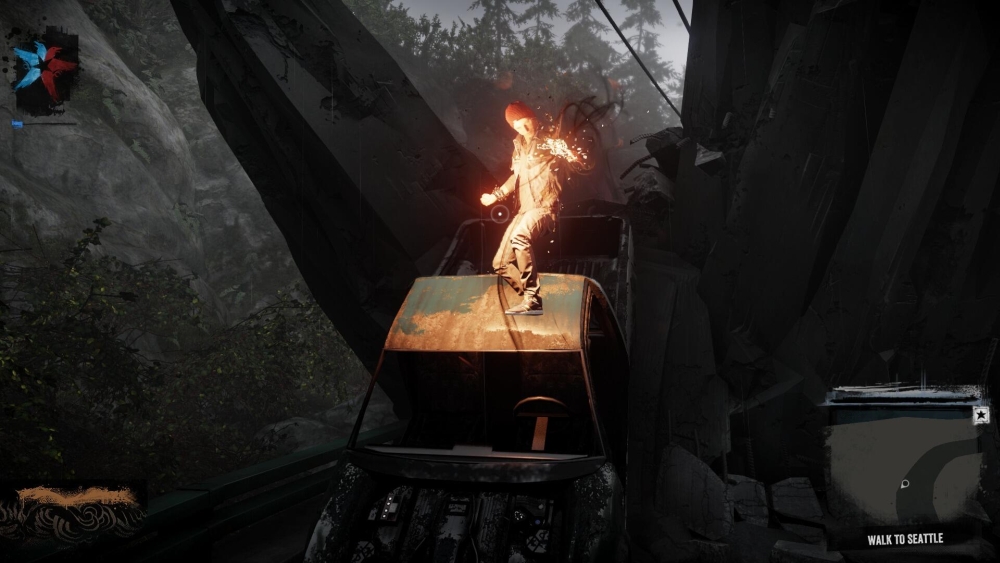The width and height of the screenshot is (1000, 563).
Task: Open the blue and red karma emblem
Action: [x=45, y=69]
